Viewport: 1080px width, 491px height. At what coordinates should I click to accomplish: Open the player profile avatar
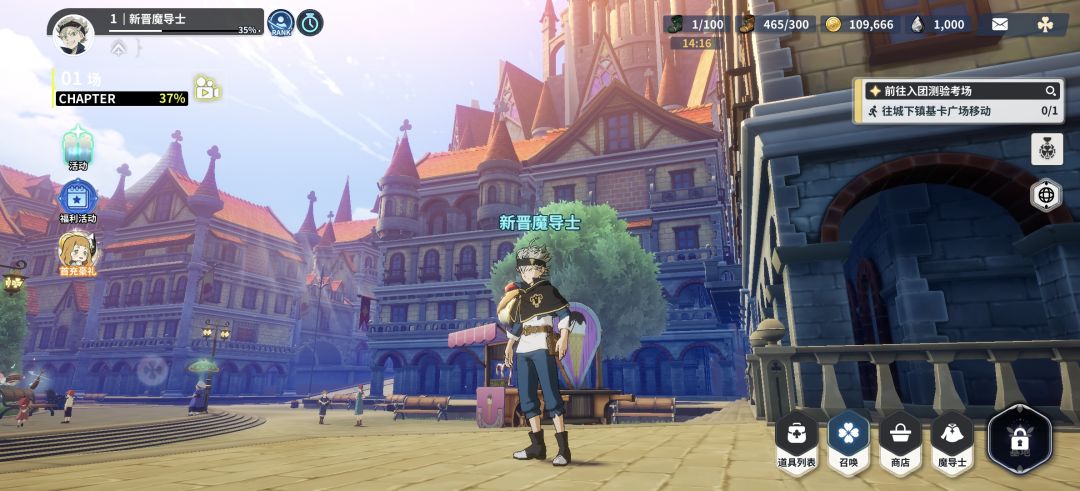(73, 33)
